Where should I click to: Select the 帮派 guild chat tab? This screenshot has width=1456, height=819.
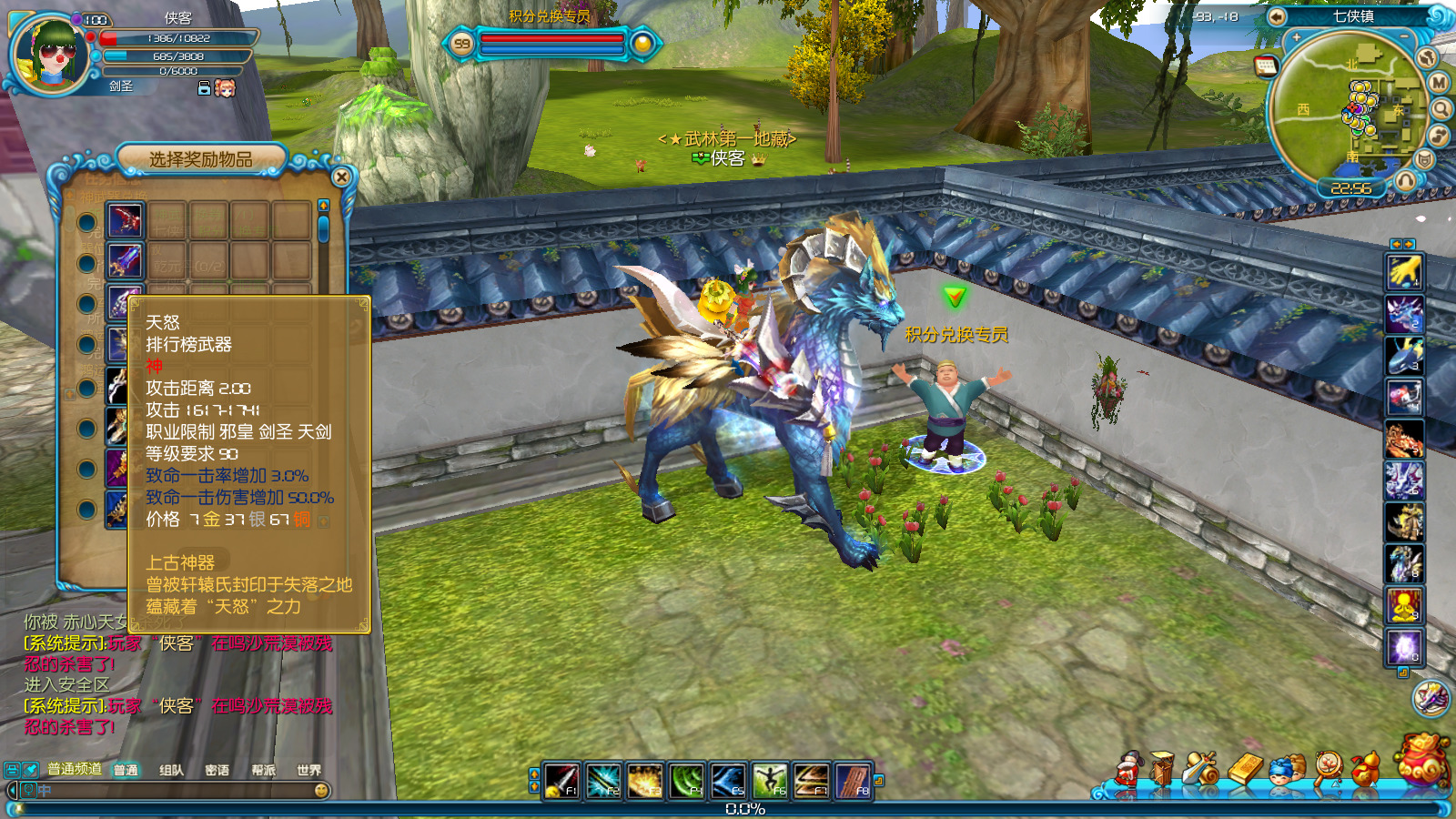coord(263,770)
